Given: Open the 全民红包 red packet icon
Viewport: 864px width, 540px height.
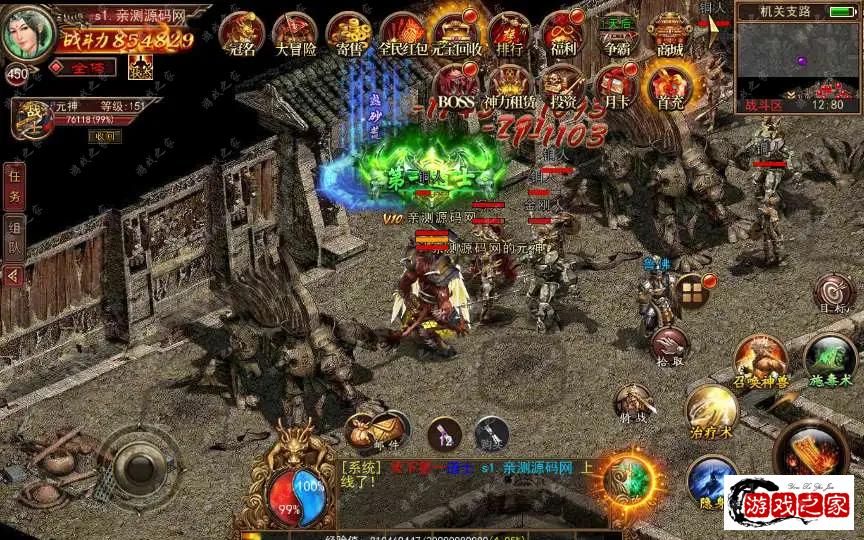Looking at the screenshot, I should 402,34.
